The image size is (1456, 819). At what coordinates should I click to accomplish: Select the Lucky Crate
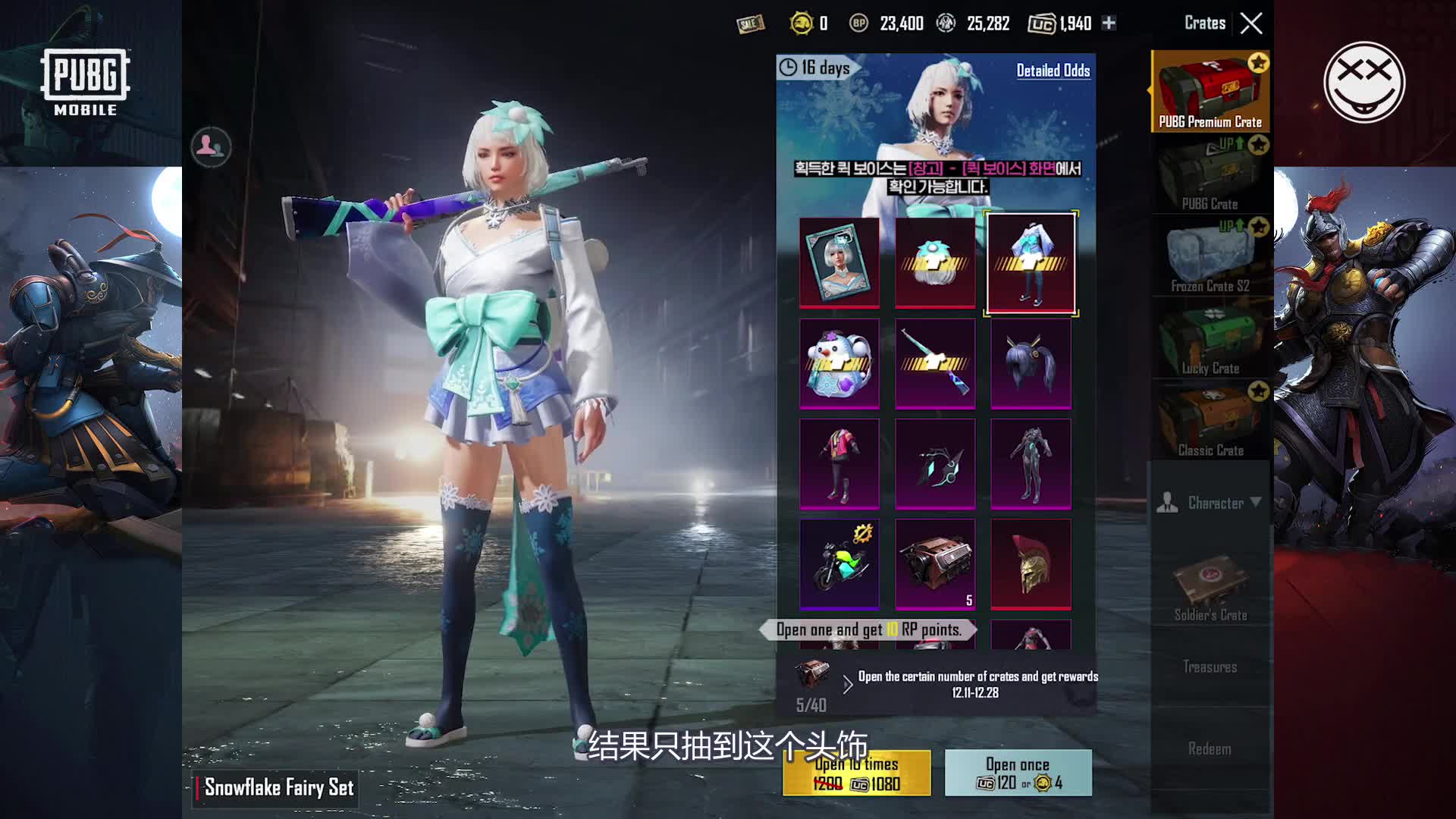[x=1209, y=340]
